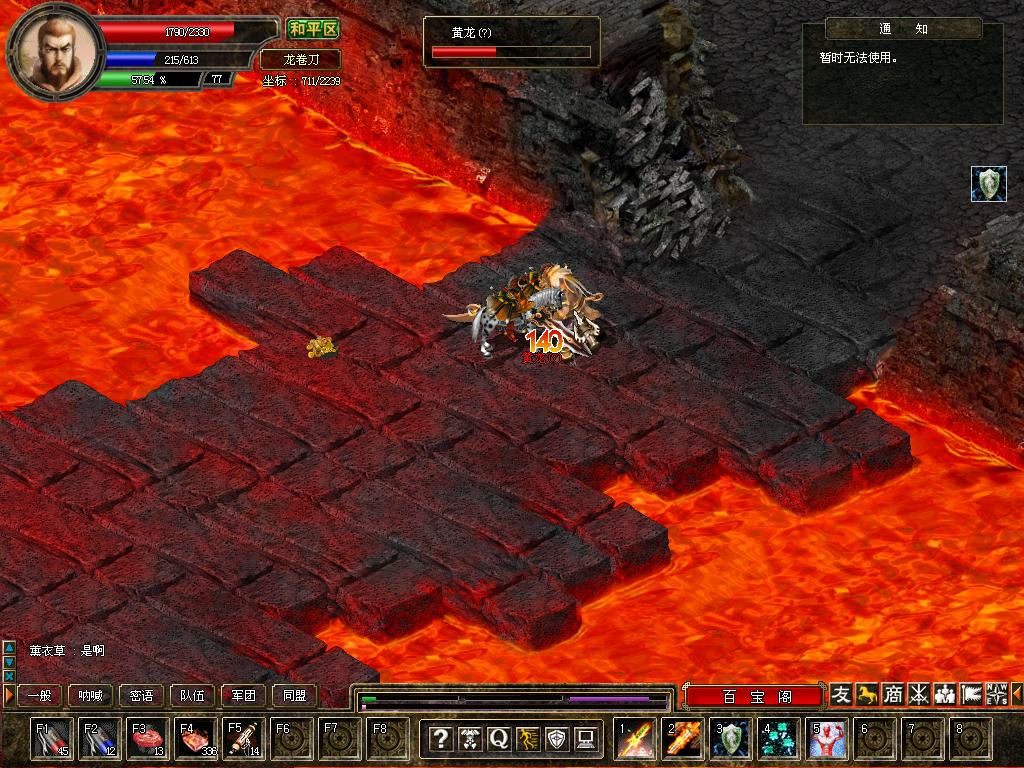This screenshot has width=1024, height=768.
Task: Open the 军团 legion chat channel
Action: (243, 695)
